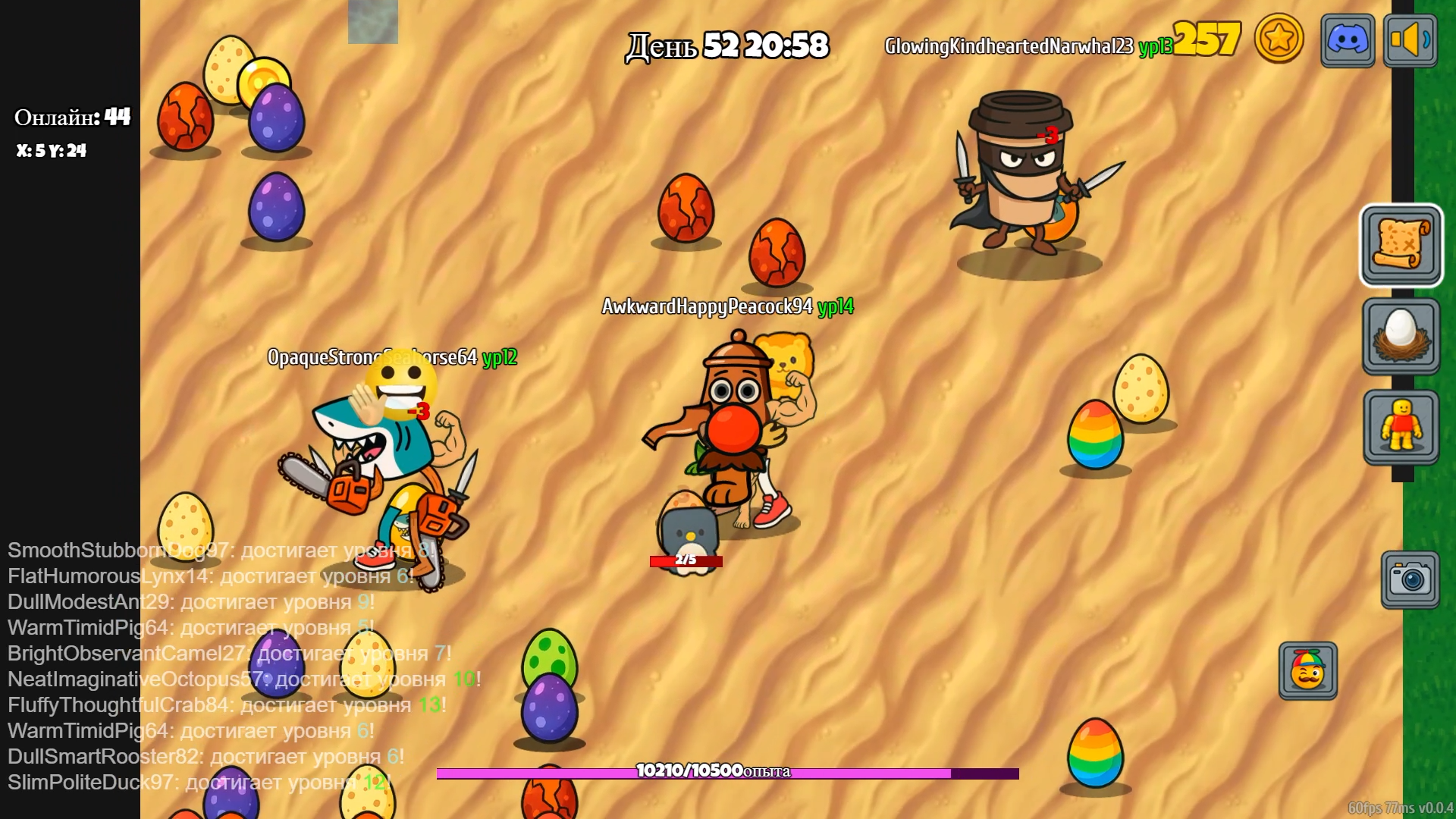Open the emoji reactions menu
Viewport: 1456px width, 819px height.
click(1307, 671)
